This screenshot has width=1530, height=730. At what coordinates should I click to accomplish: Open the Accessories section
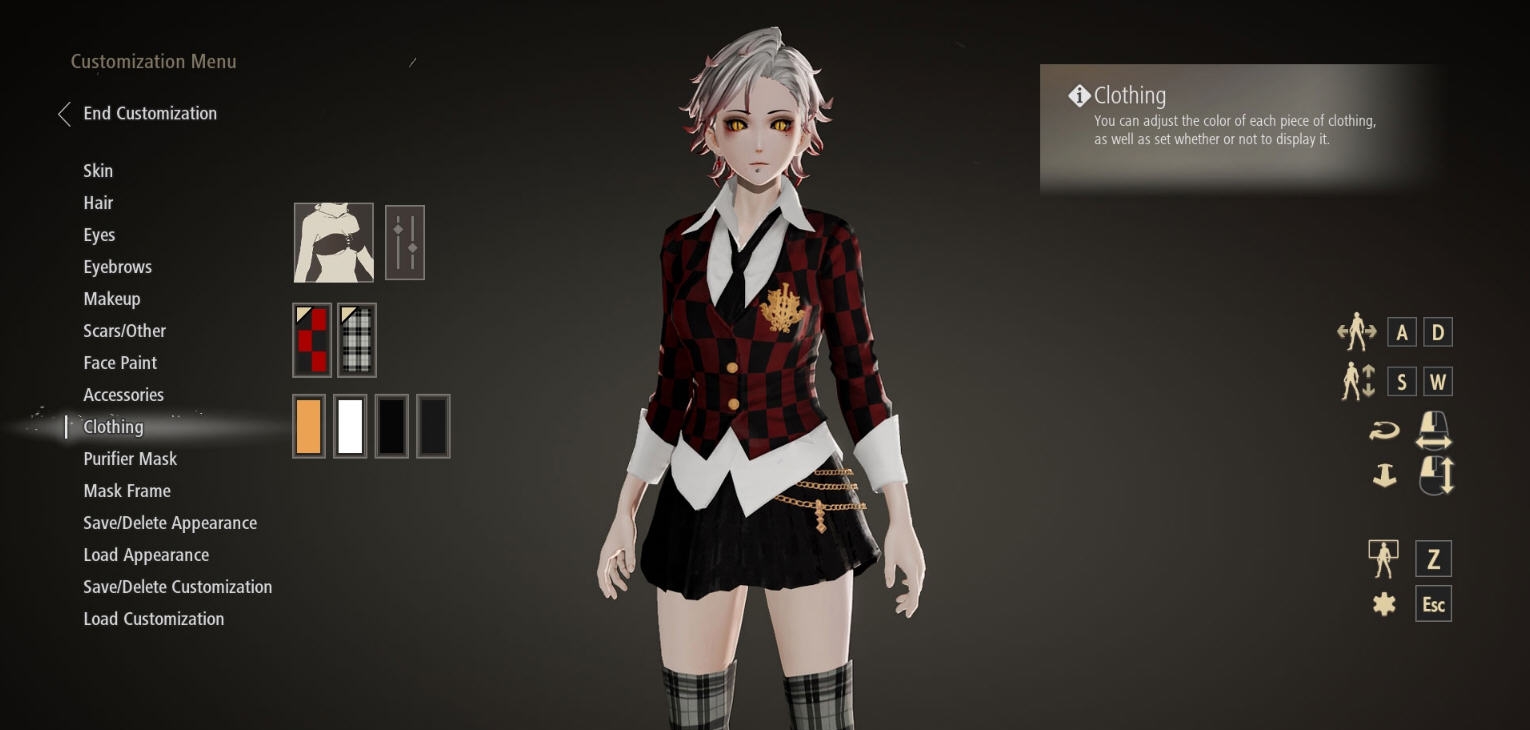(123, 395)
